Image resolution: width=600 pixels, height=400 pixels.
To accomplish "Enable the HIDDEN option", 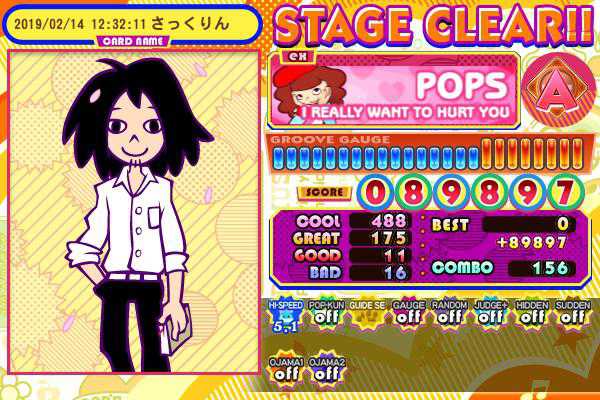I will tap(531, 317).
